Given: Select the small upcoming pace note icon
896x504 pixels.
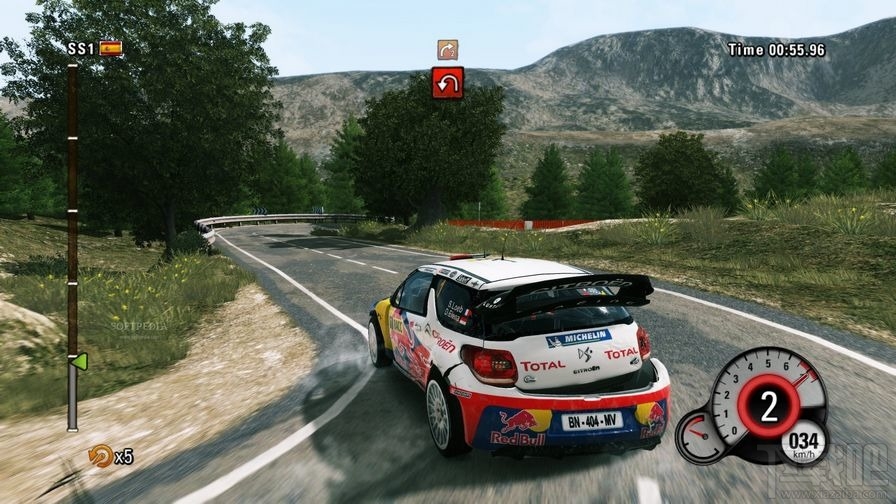Looking at the screenshot, I should coord(447,49).
